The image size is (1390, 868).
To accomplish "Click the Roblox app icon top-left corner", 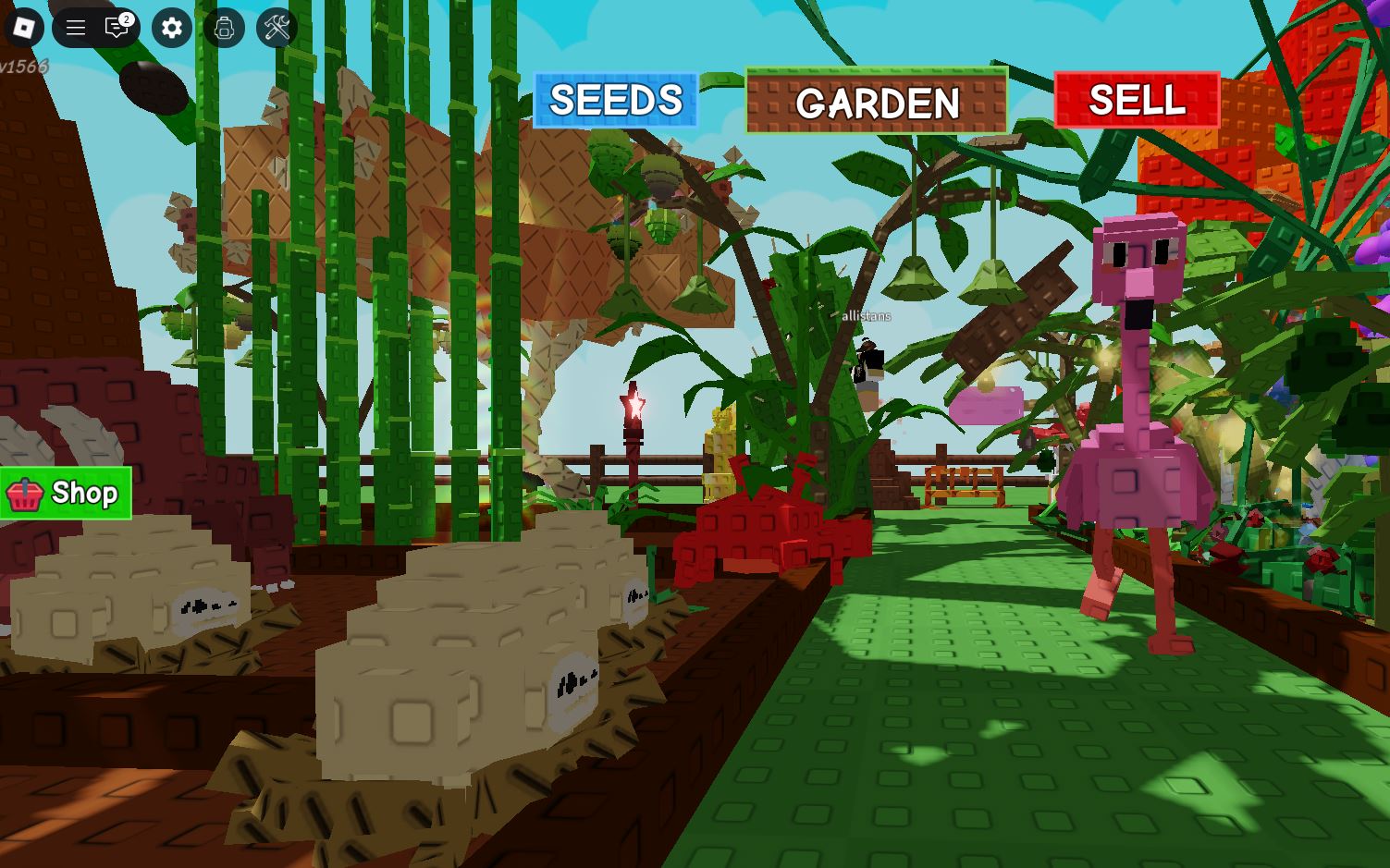I will coord(23,28).
